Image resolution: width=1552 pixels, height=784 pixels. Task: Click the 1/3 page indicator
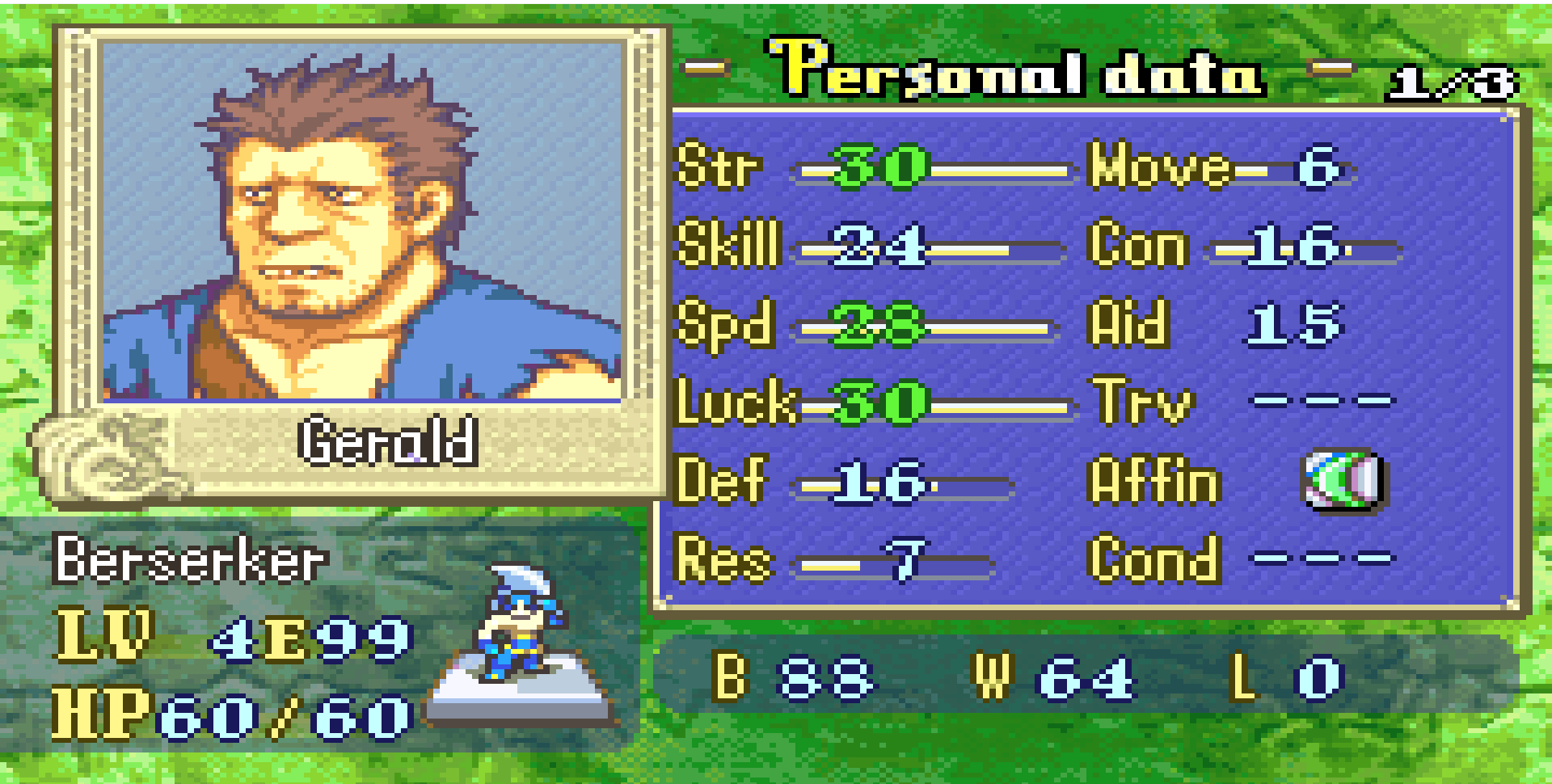1451,82
